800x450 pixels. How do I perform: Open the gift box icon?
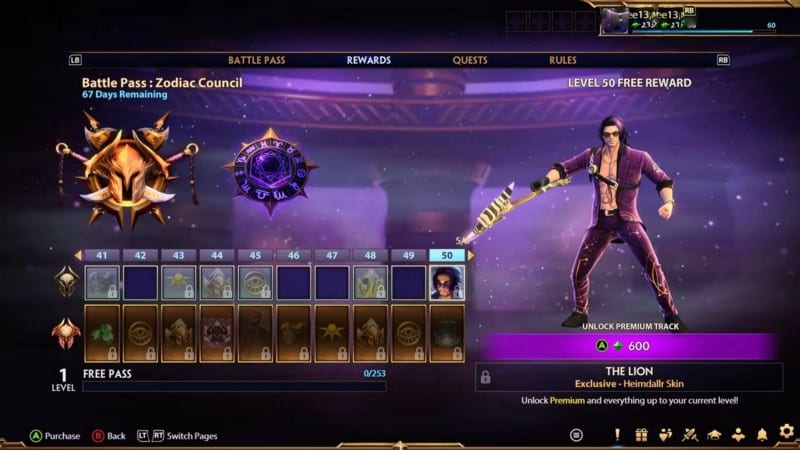click(x=641, y=434)
